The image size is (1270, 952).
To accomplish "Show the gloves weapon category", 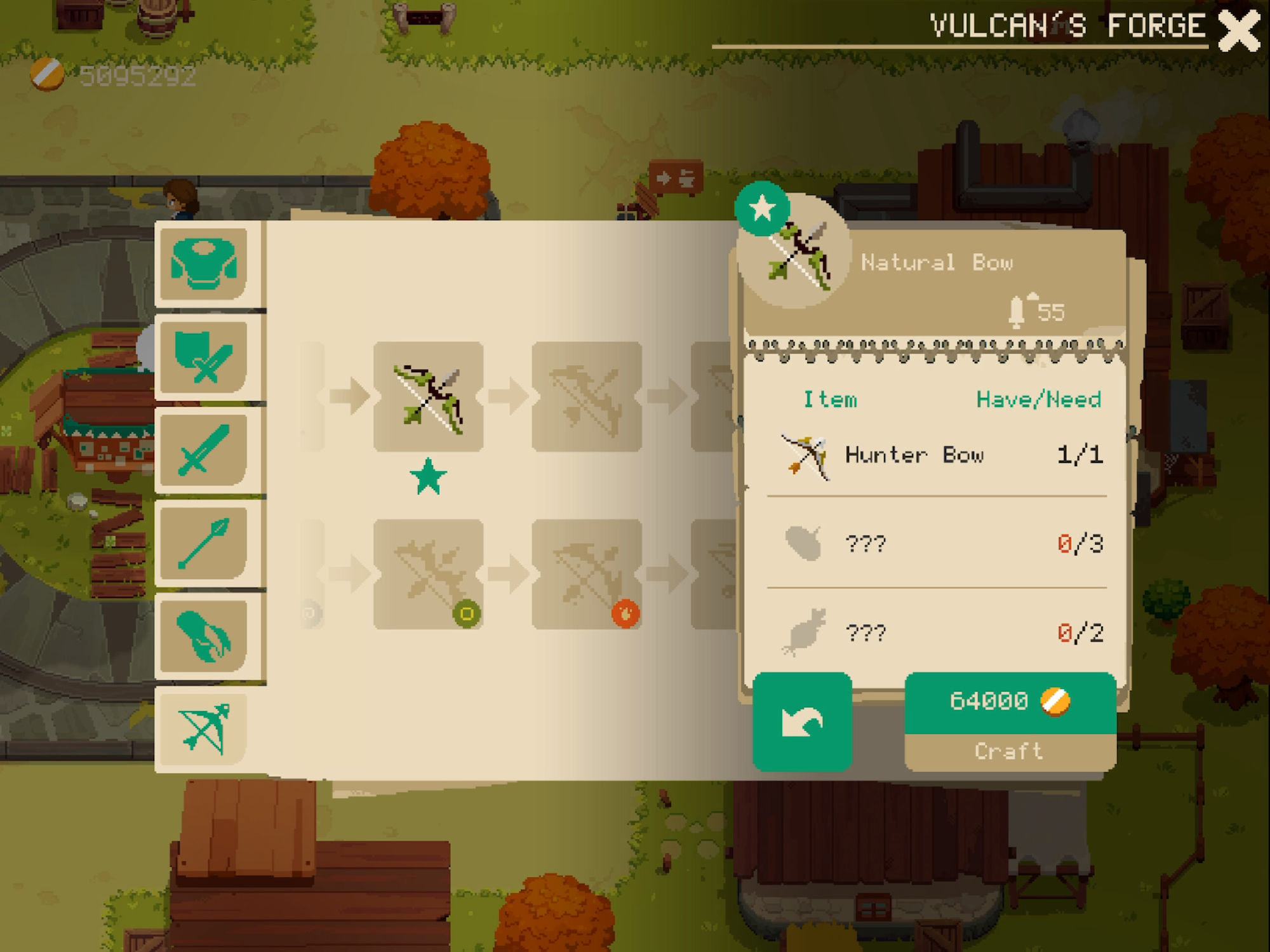I will tap(204, 636).
